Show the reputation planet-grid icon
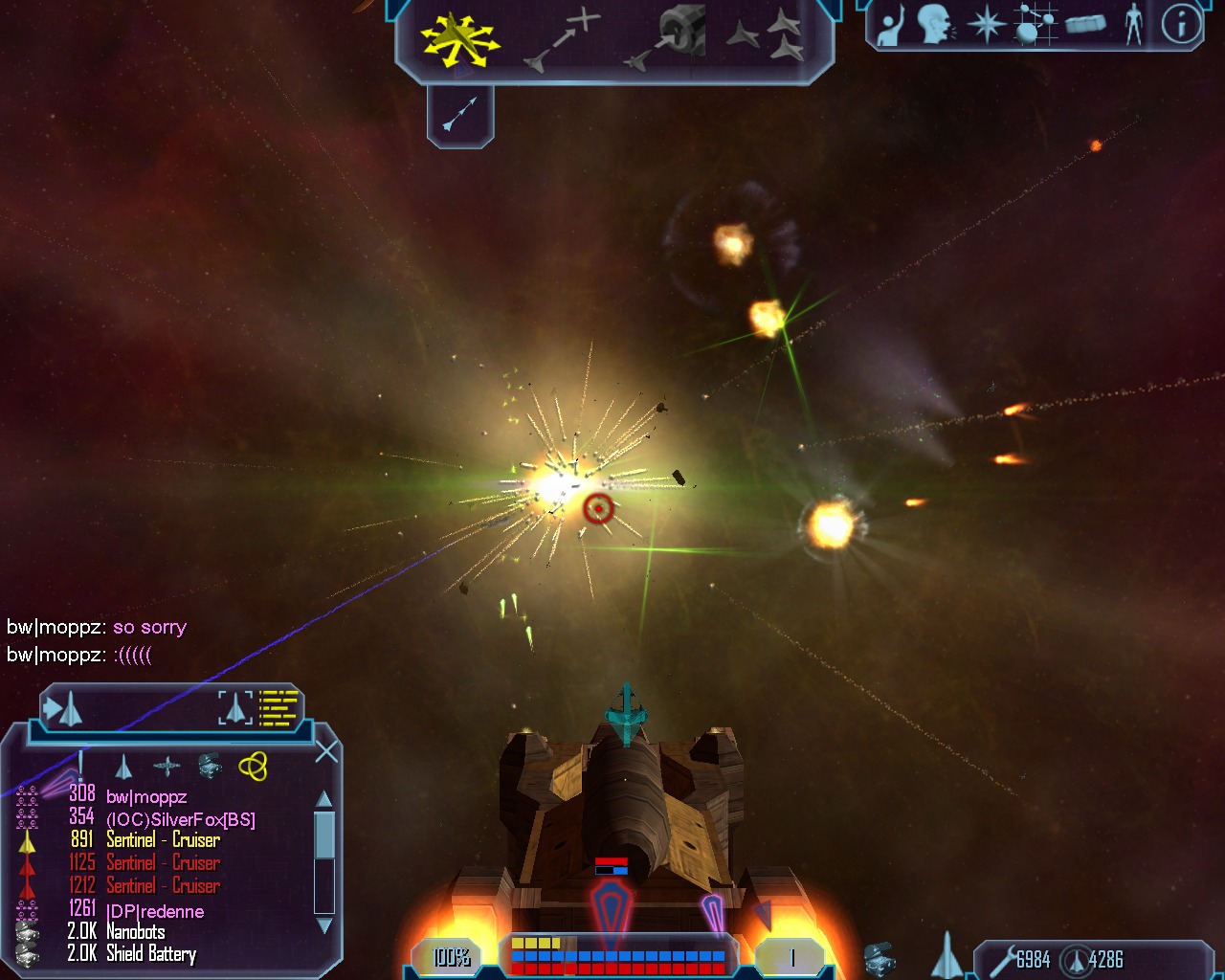Screen dimensions: 1225x980 [x=1034, y=24]
